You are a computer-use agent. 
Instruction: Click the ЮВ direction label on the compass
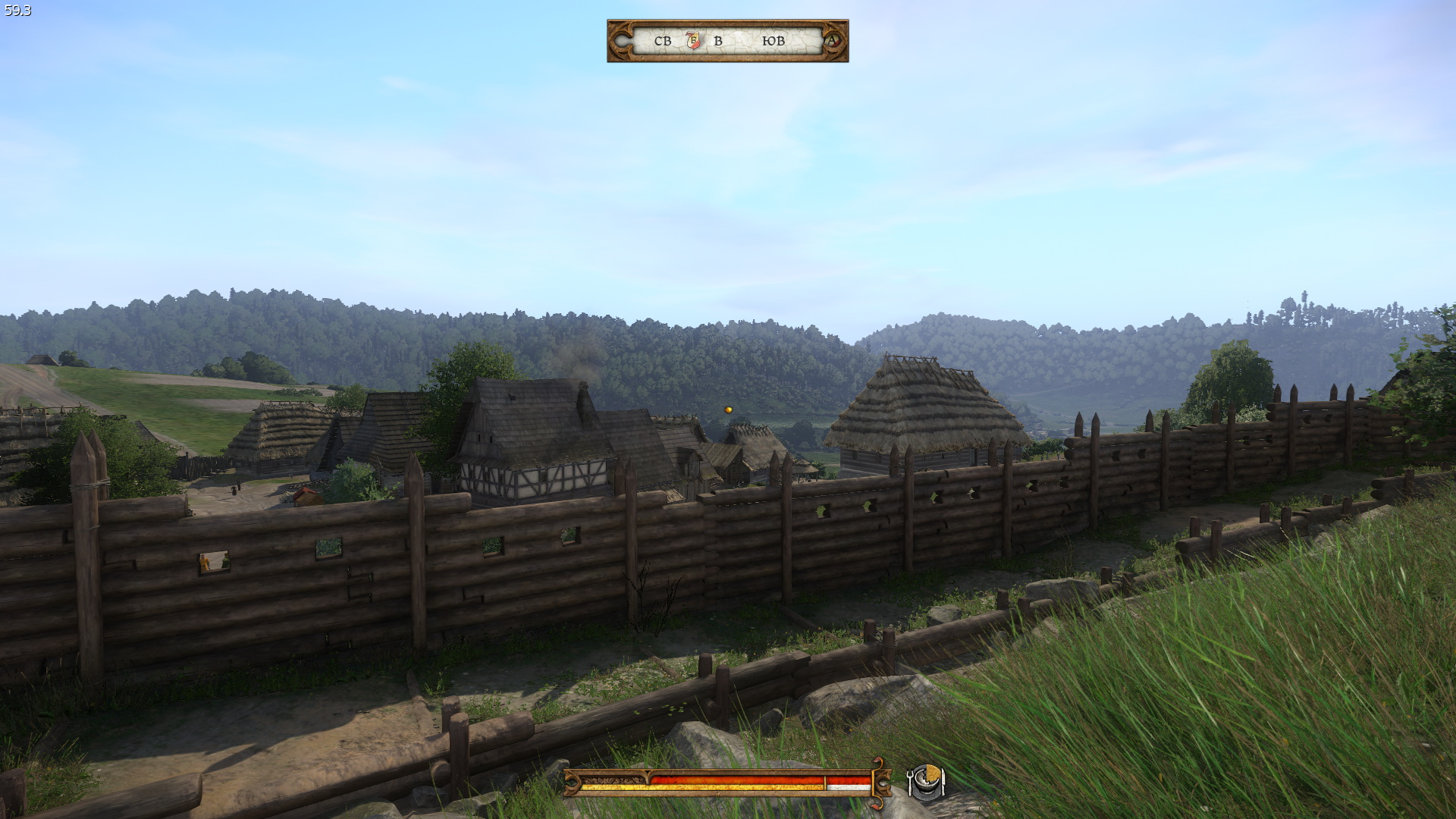(x=773, y=40)
